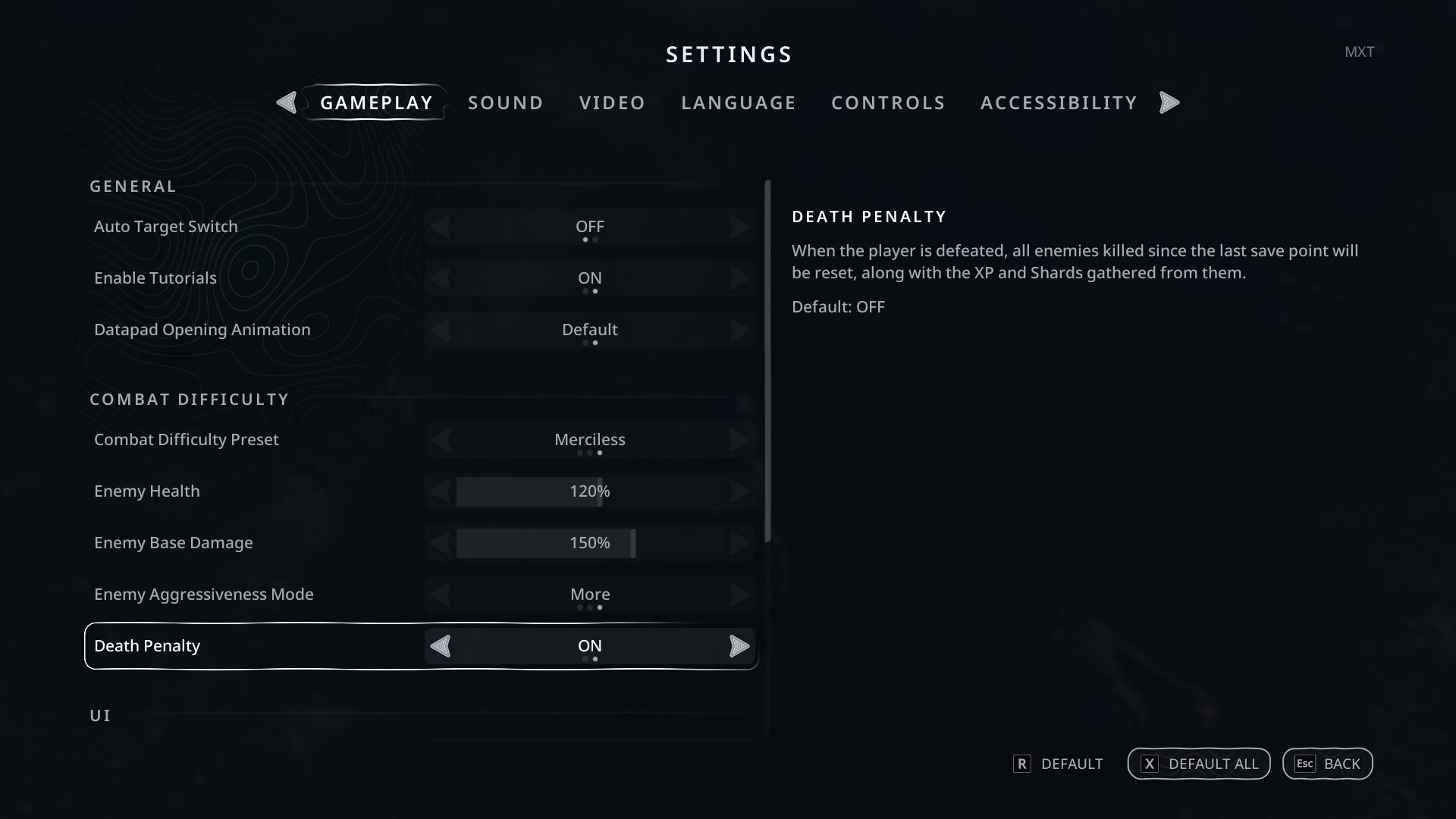Click the next-tab arrow beside Accessibility
Screen dimensions: 1456x819
click(1169, 103)
